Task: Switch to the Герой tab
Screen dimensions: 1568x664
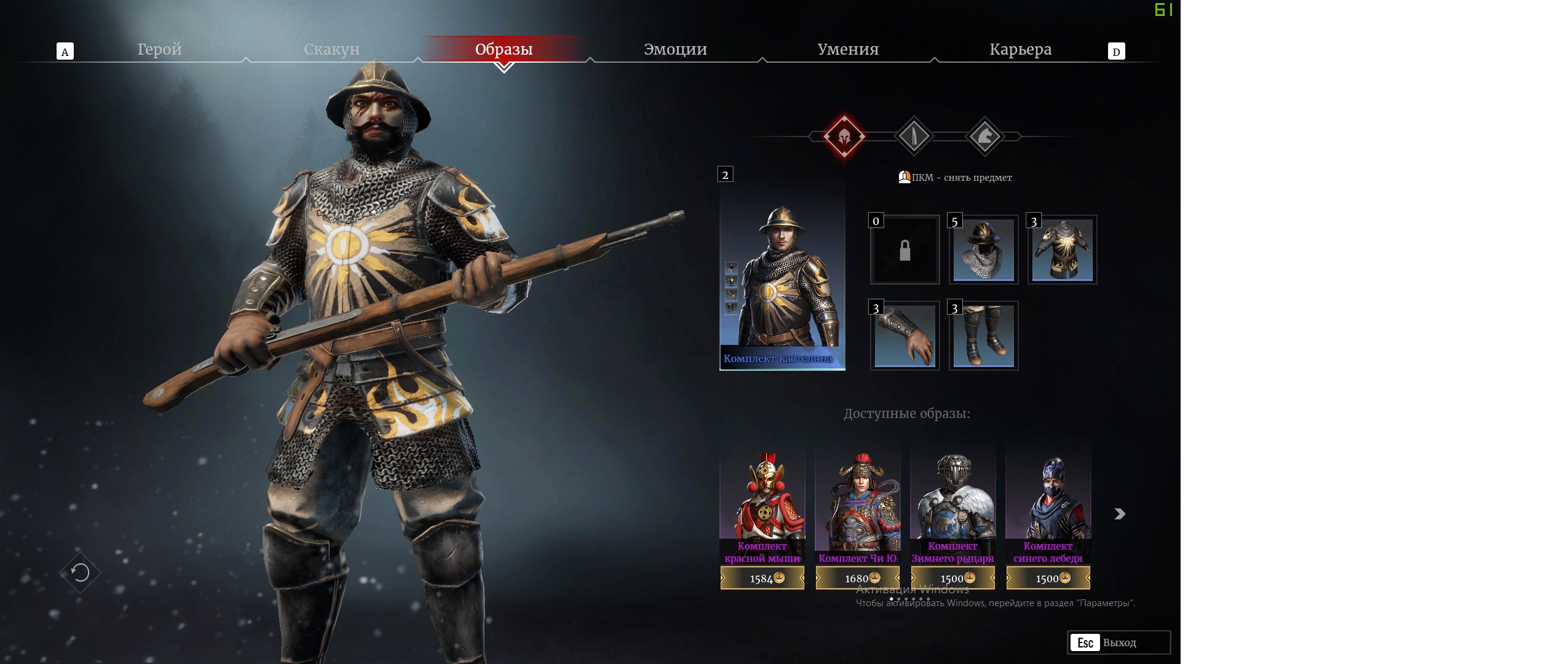Action: pyautogui.click(x=159, y=49)
